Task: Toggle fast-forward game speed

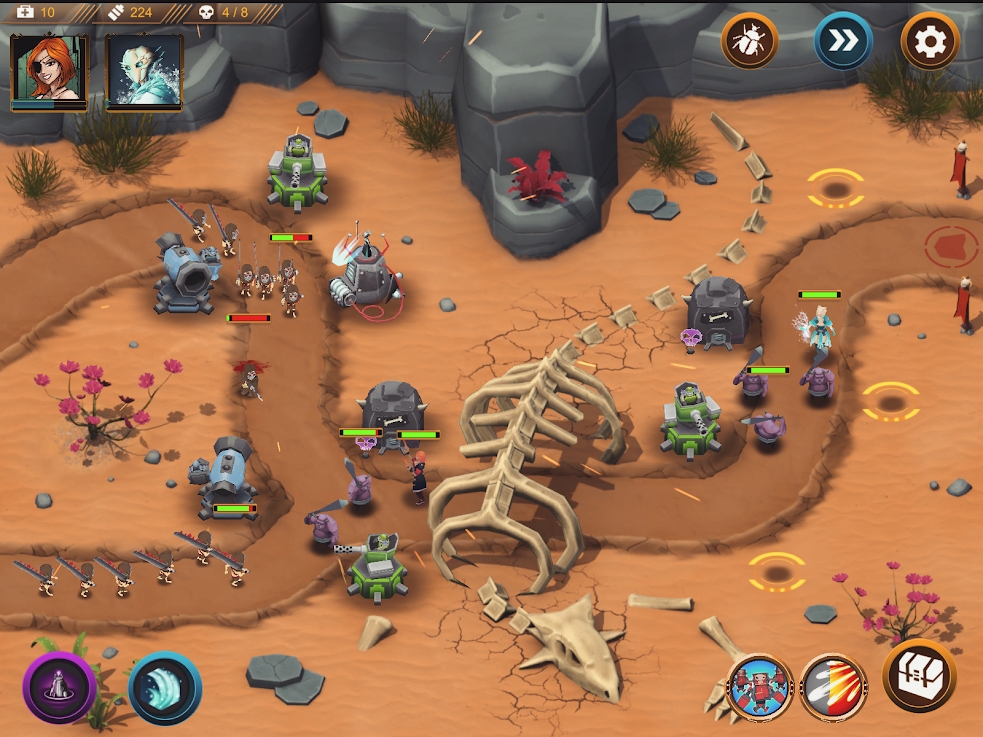Action: pyautogui.click(x=842, y=41)
